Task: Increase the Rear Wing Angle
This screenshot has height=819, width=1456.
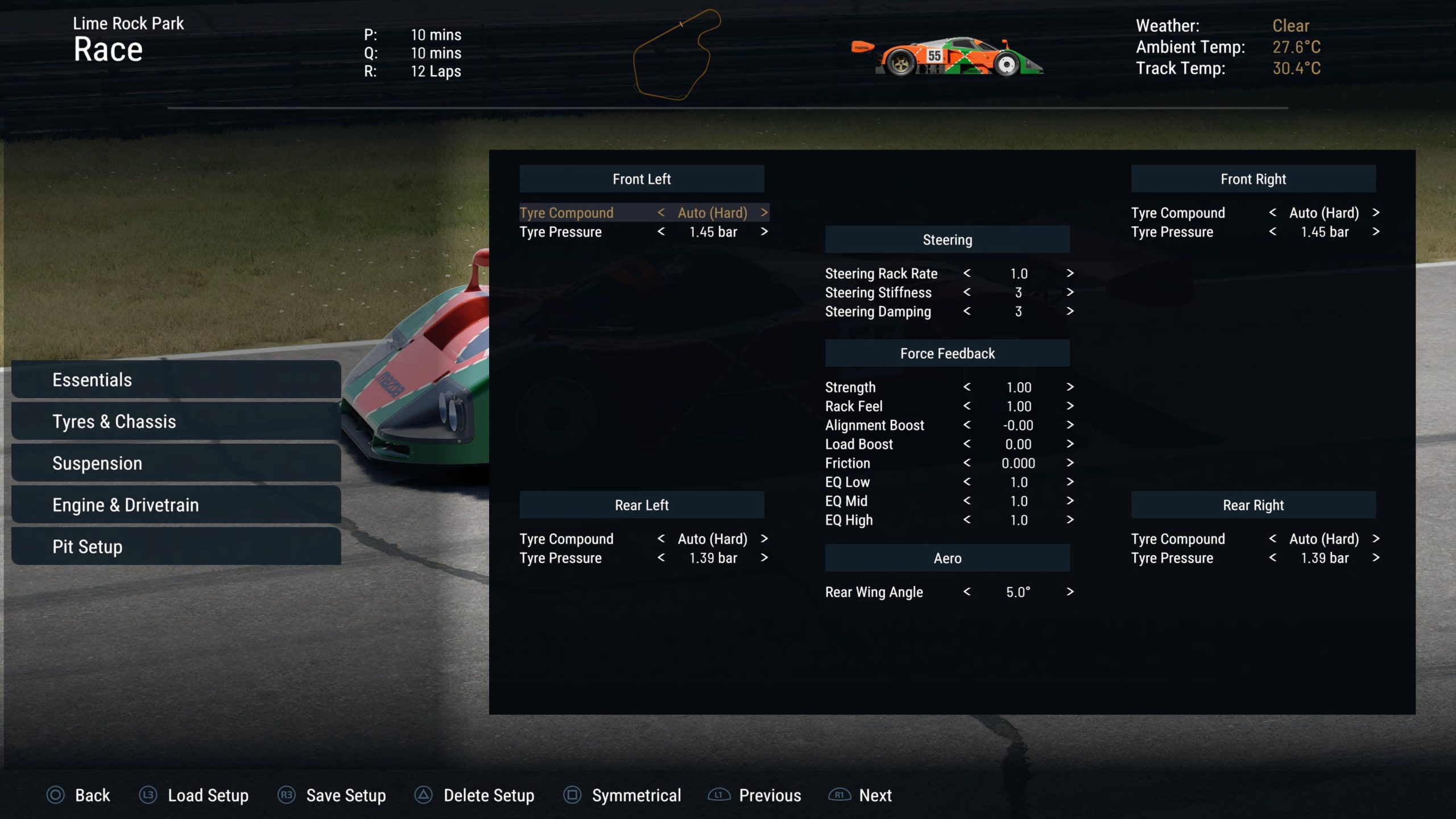Action: coord(1069,591)
